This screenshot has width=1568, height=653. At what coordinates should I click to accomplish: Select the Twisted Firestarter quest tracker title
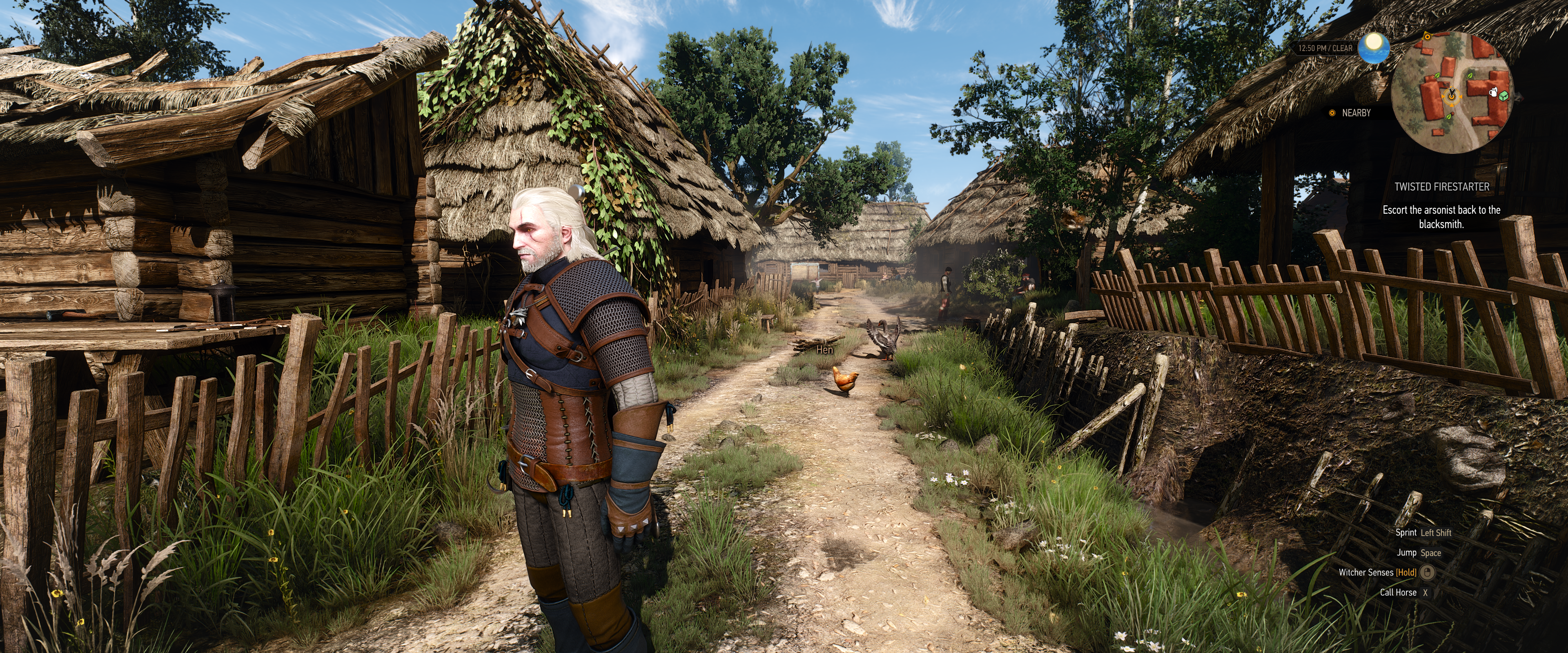pos(1441,187)
